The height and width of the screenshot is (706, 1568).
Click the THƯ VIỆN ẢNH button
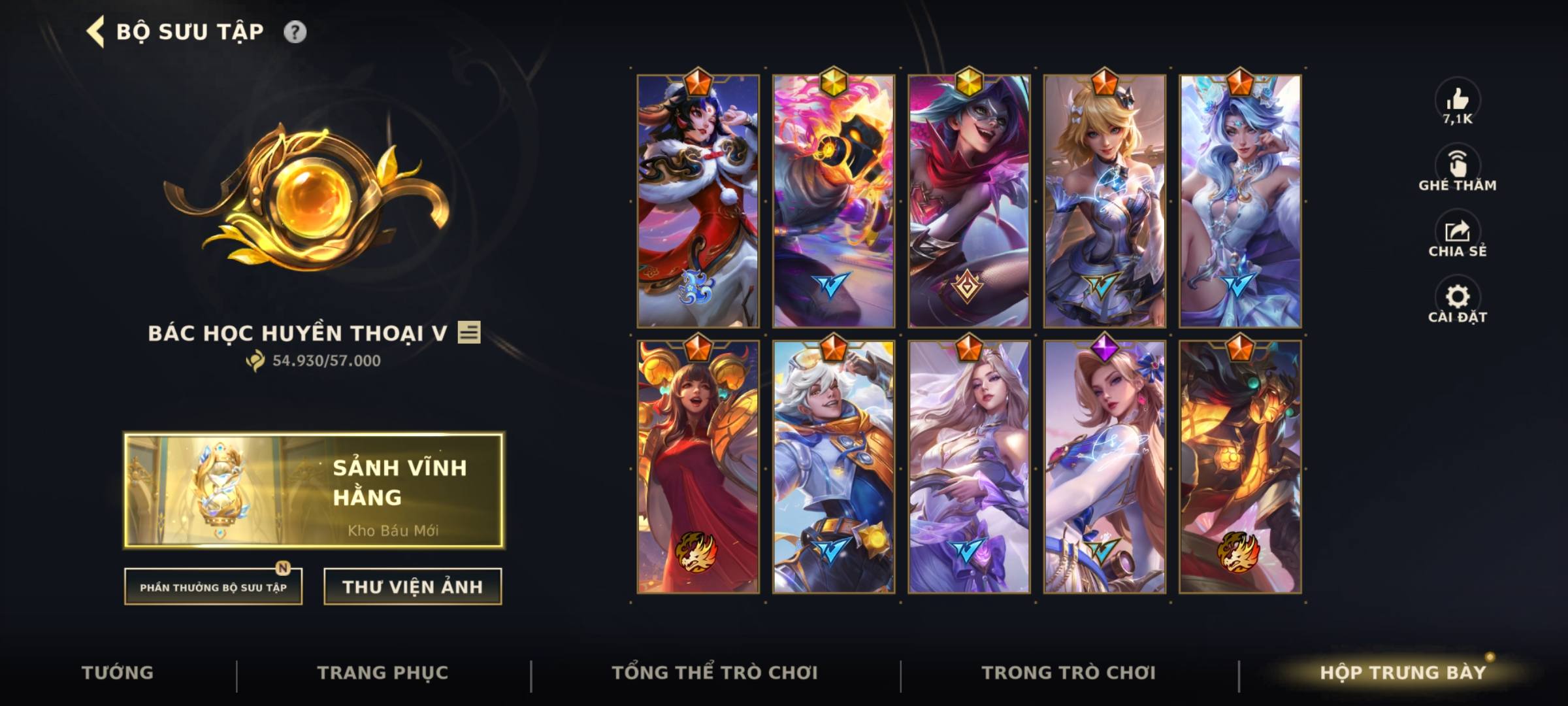[x=412, y=587]
